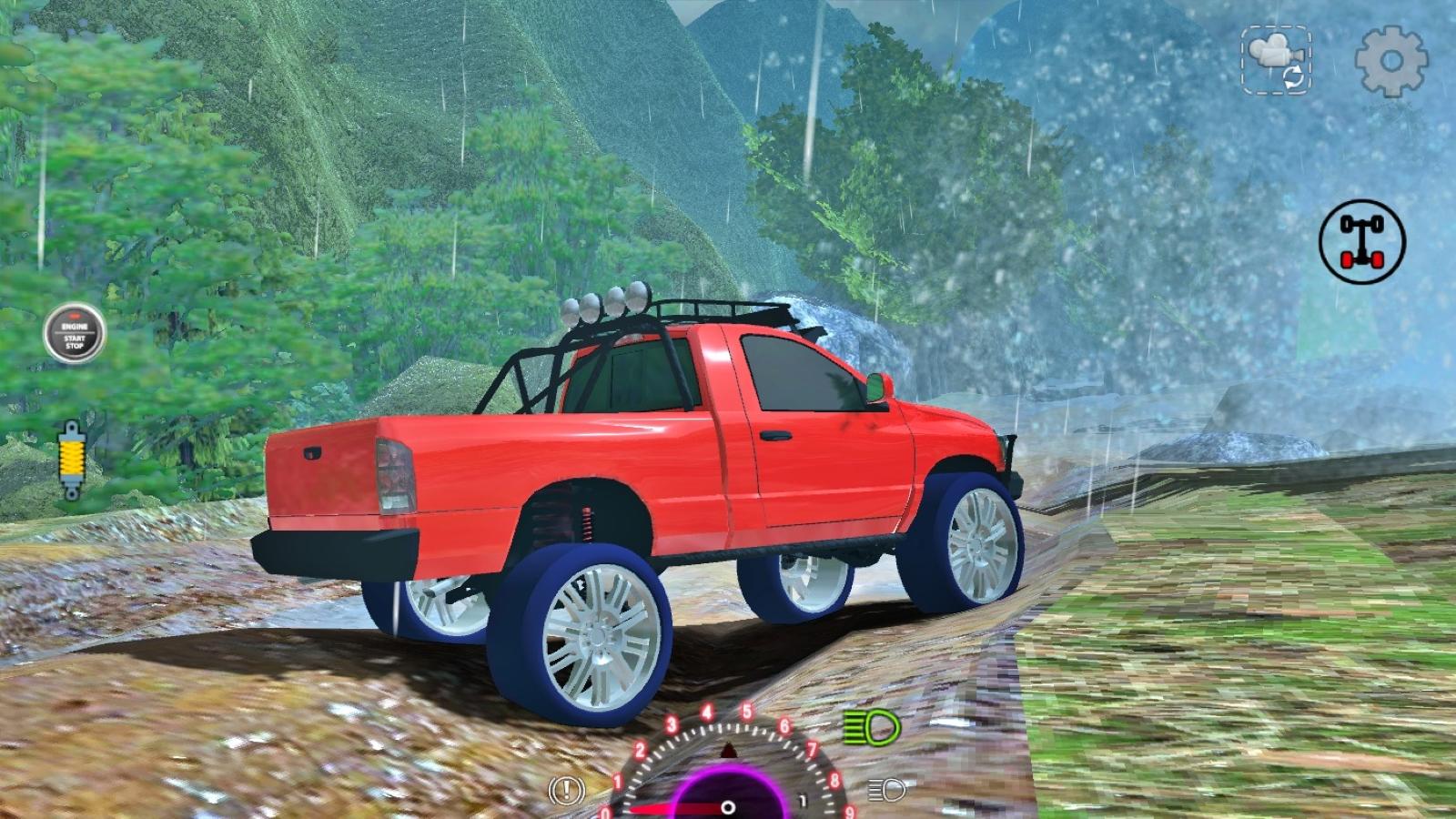1456x819 pixels.
Task: Tap the gear indicator showing 1
Action: click(802, 799)
